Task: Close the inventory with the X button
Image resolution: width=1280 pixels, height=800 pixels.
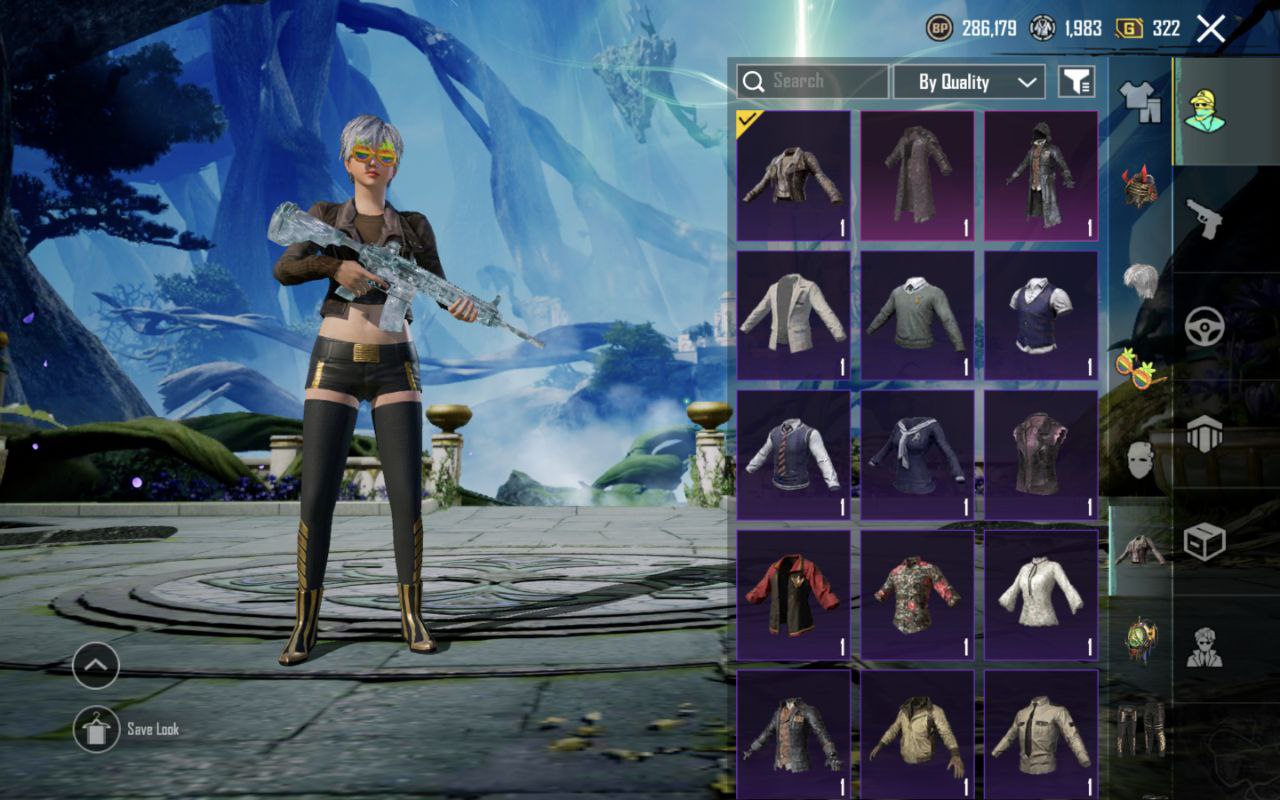Action: (x=1210, y=29)
